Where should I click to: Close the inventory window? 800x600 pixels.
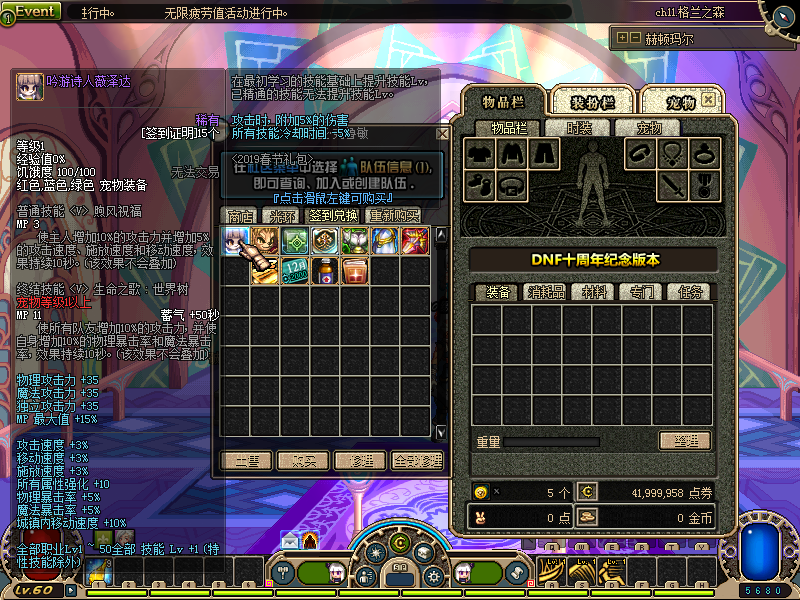pyautogui.click(x=708, y=100)
